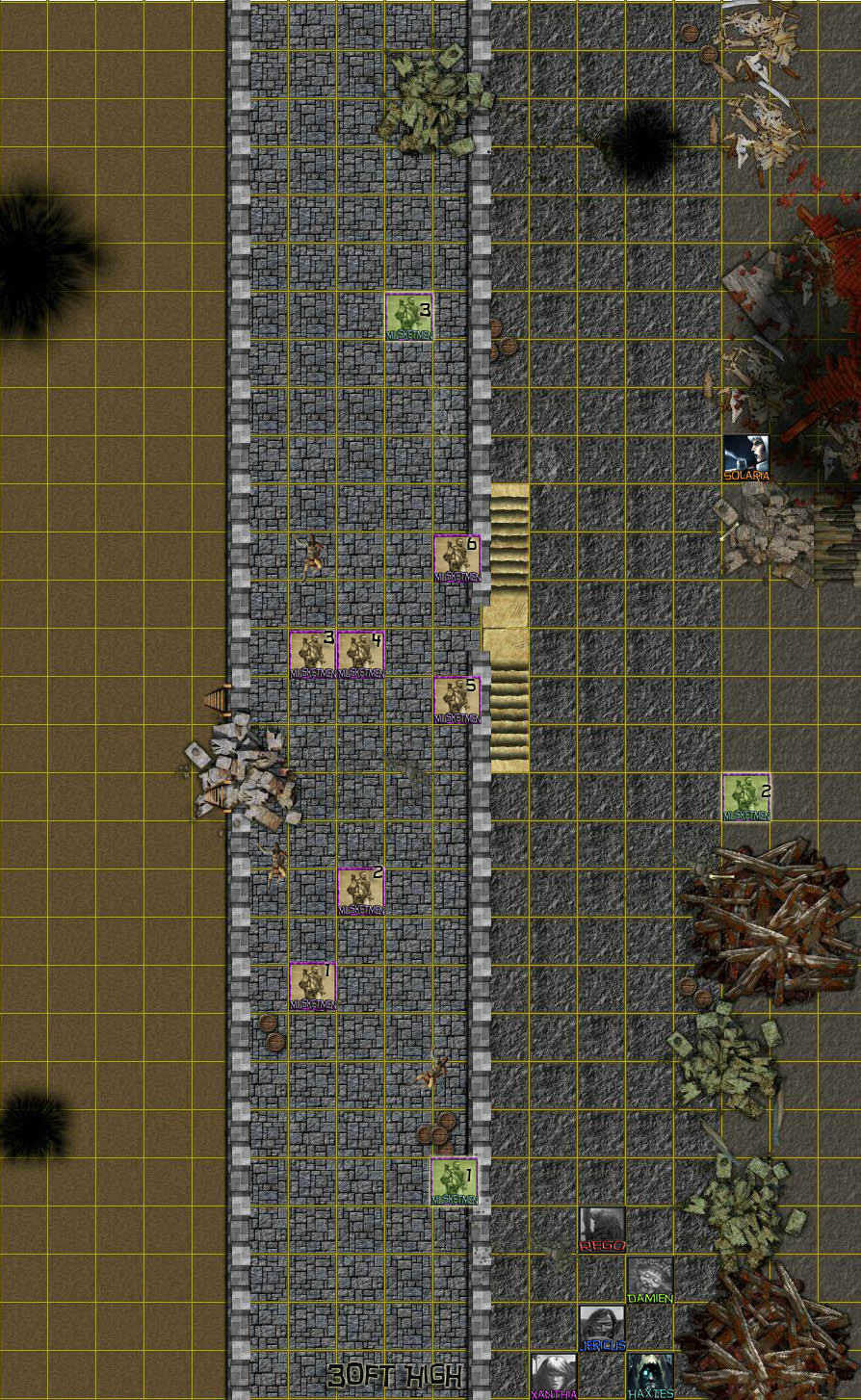Pick tan Musketmen token number 2
The width and height of the screenshot is (861, 1400).
coord(361,892)
